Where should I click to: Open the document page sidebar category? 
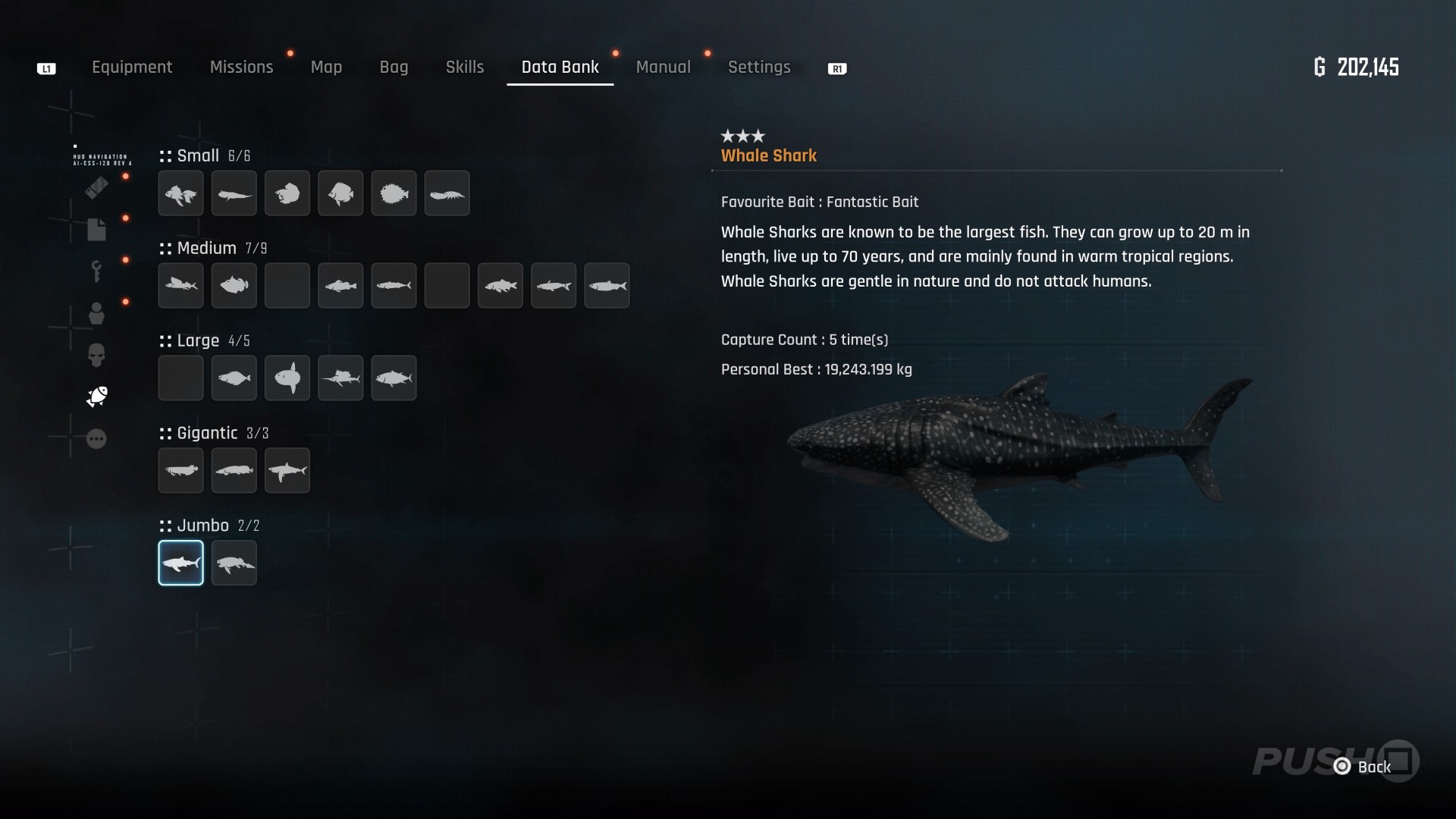(96, 229)
